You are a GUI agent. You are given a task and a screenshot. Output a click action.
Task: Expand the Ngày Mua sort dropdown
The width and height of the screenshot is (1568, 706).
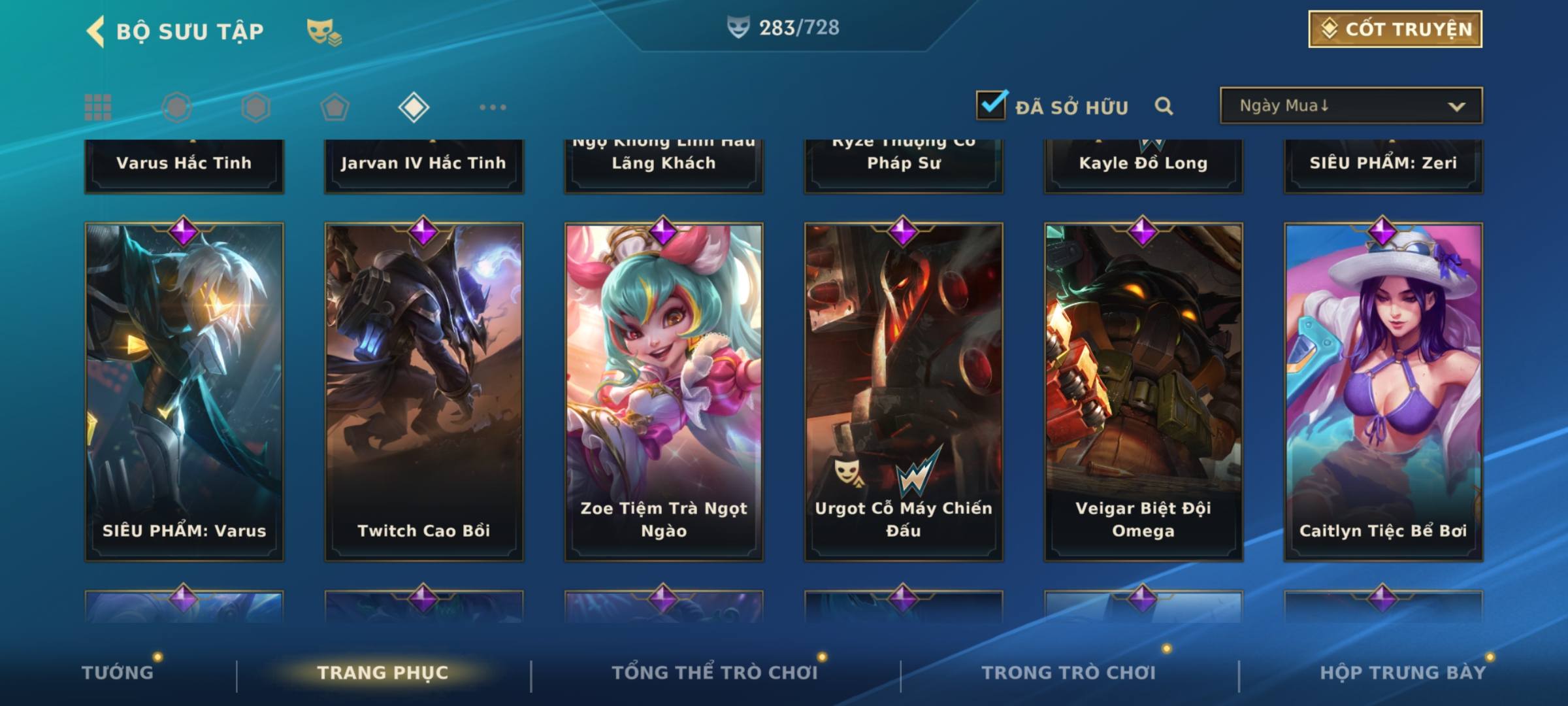point(1350,106)
